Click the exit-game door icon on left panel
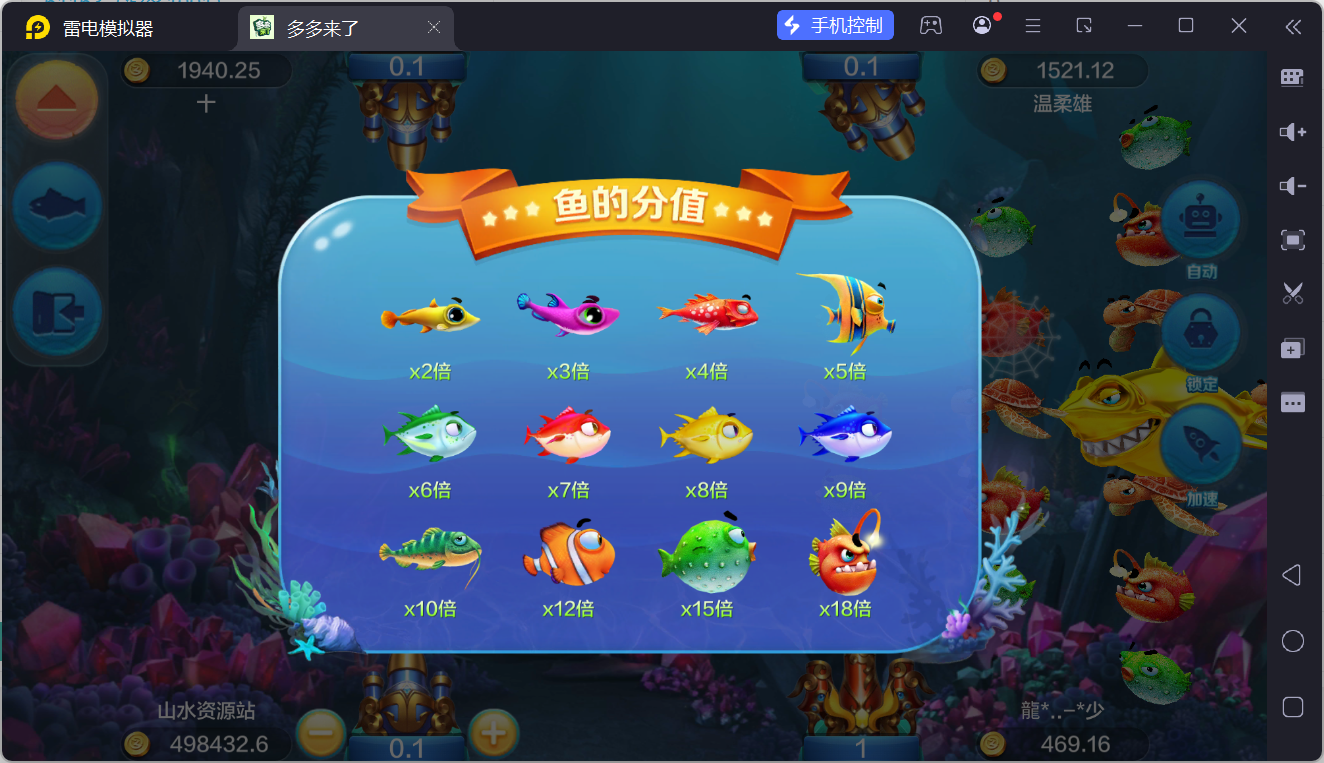Image resolution: width=1324 pixels, height=763 pixels. (56, 314)
